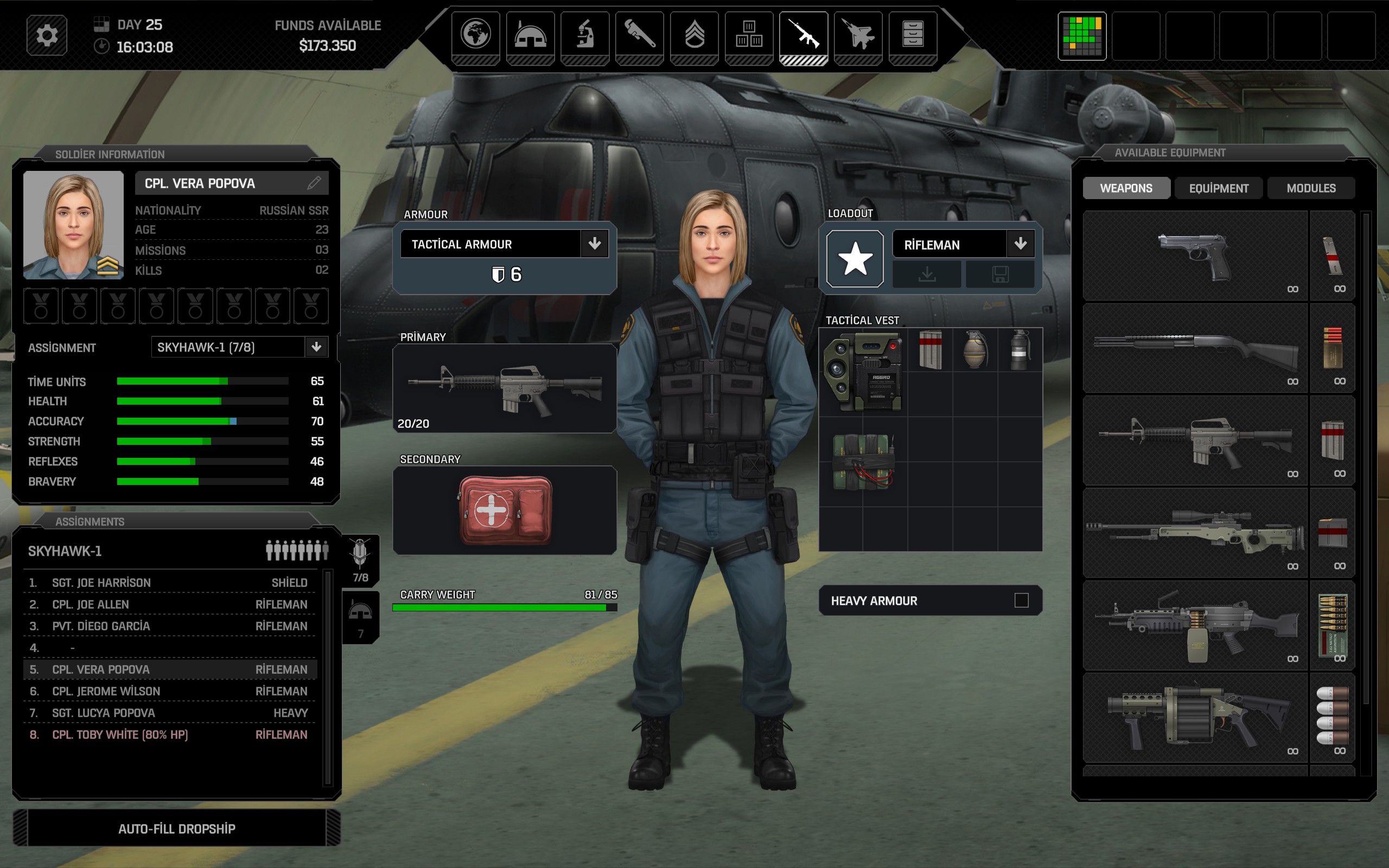Select the frag grenade in tactical vest
The image size is (1389, 868).
click(x=974, y=349)
